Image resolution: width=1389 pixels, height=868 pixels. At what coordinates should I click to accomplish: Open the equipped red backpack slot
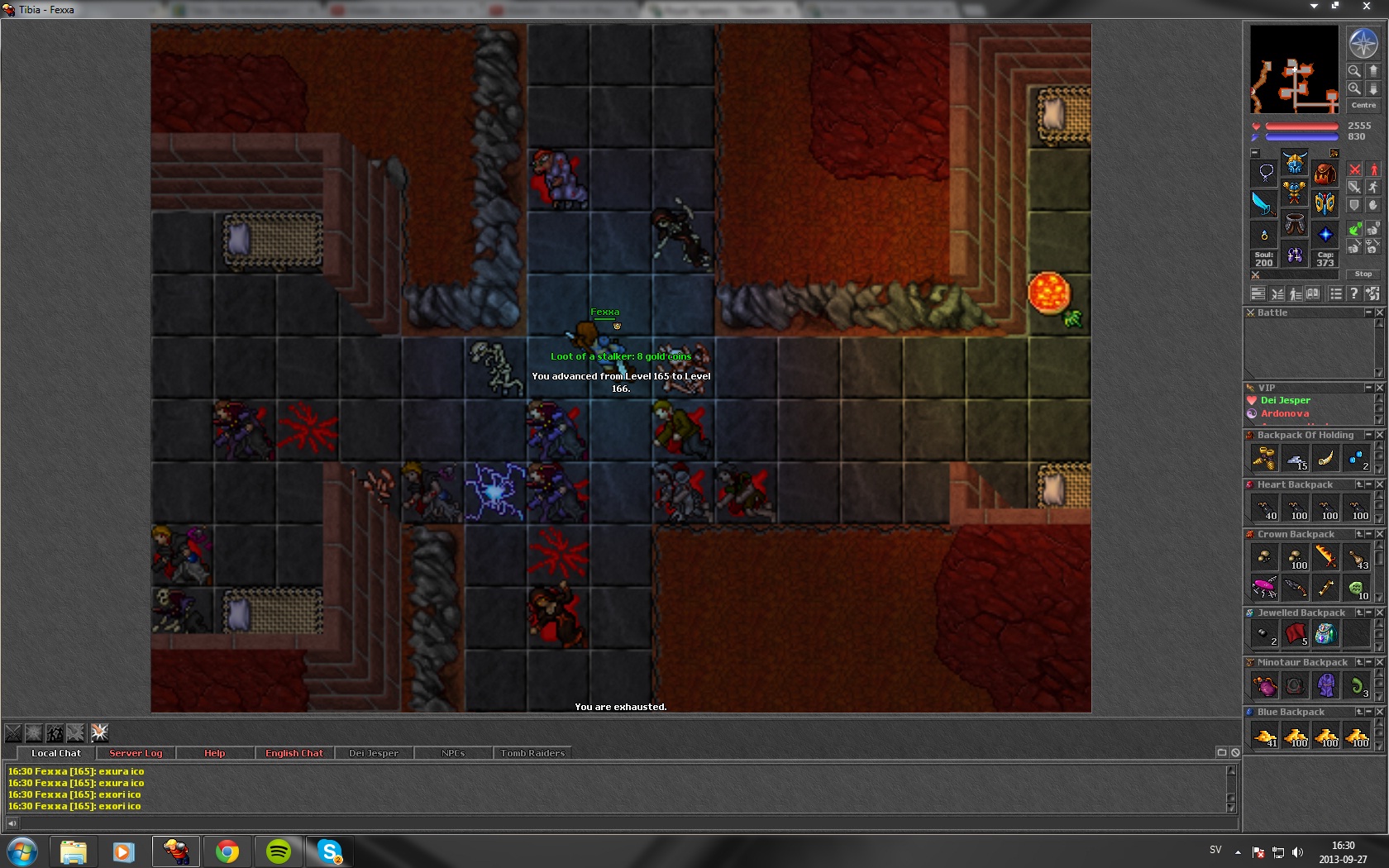tap(1325, 174)
